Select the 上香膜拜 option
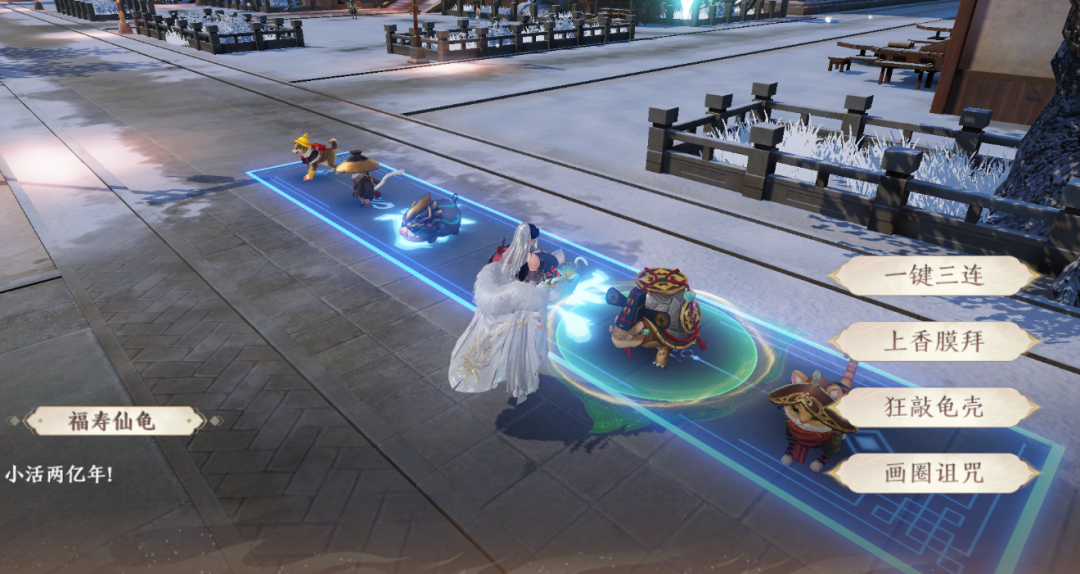The image size is (1080, 574). click(934, 342)
